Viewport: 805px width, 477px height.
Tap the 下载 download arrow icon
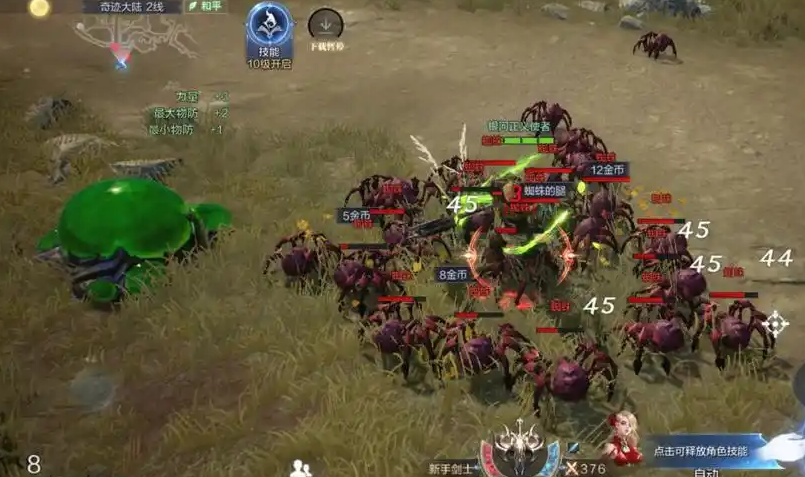coord(326,24)
